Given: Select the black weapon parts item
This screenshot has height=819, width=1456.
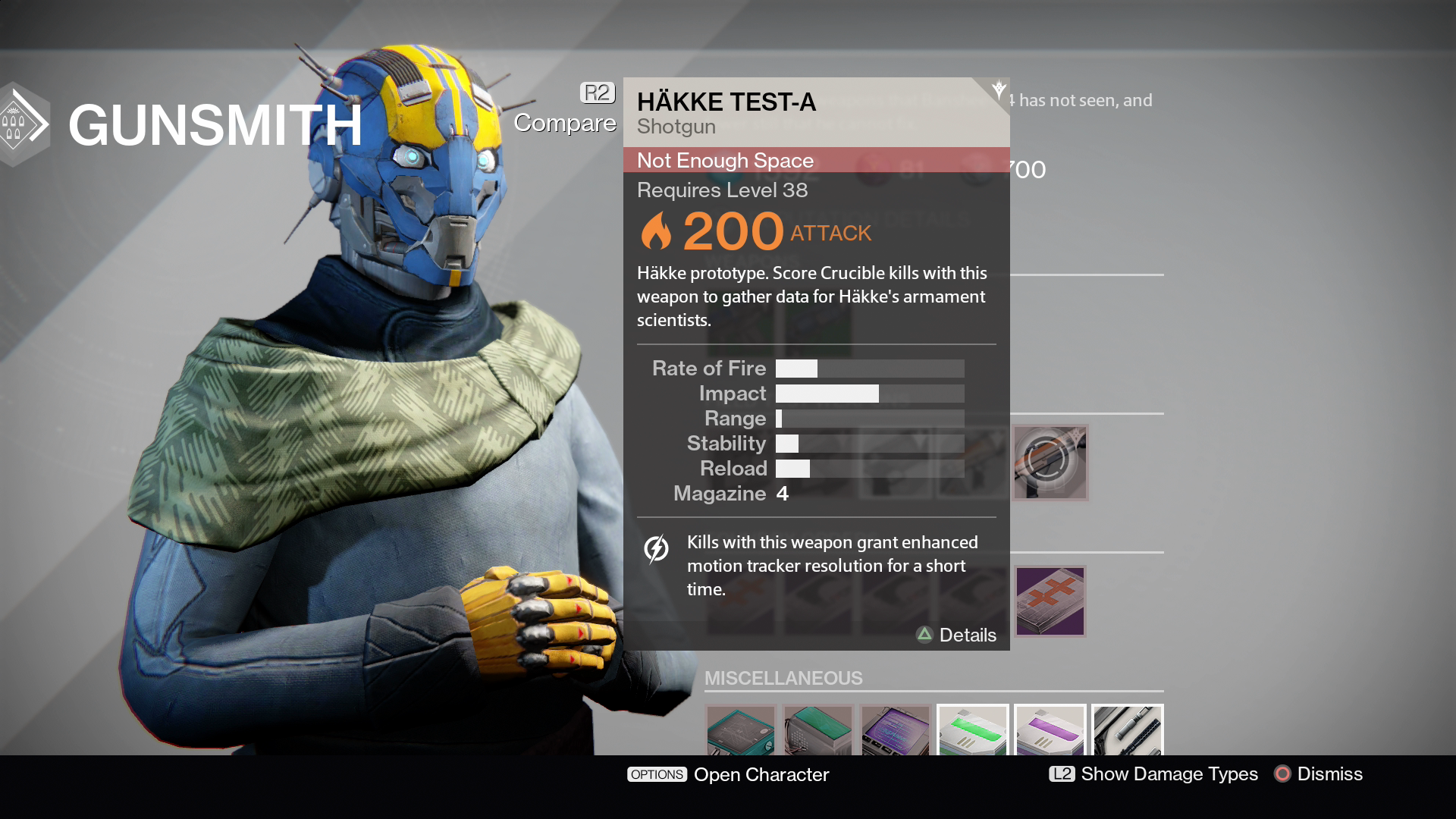Looking at the screenshot, I should coord(1128,731).
